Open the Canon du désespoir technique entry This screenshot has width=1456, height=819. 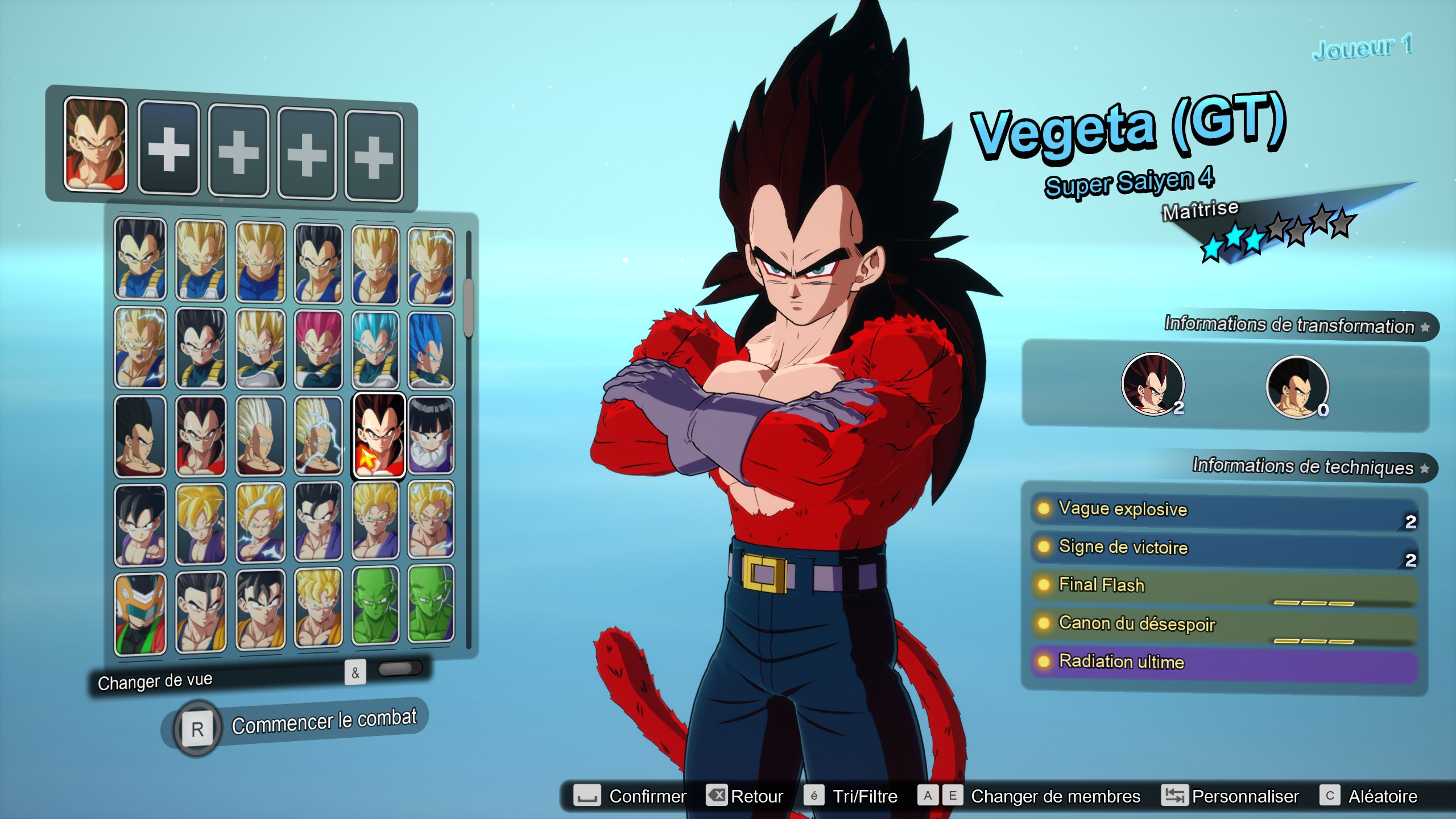tap(1223, 624)
